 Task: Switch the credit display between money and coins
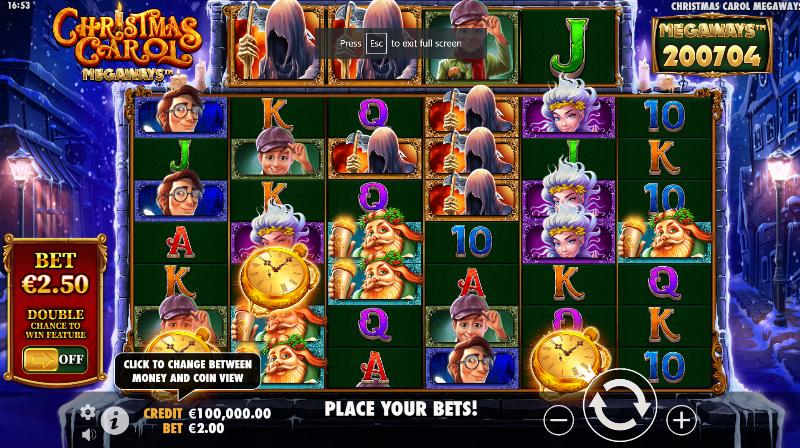pyautogui.click(x=208, y=412)
